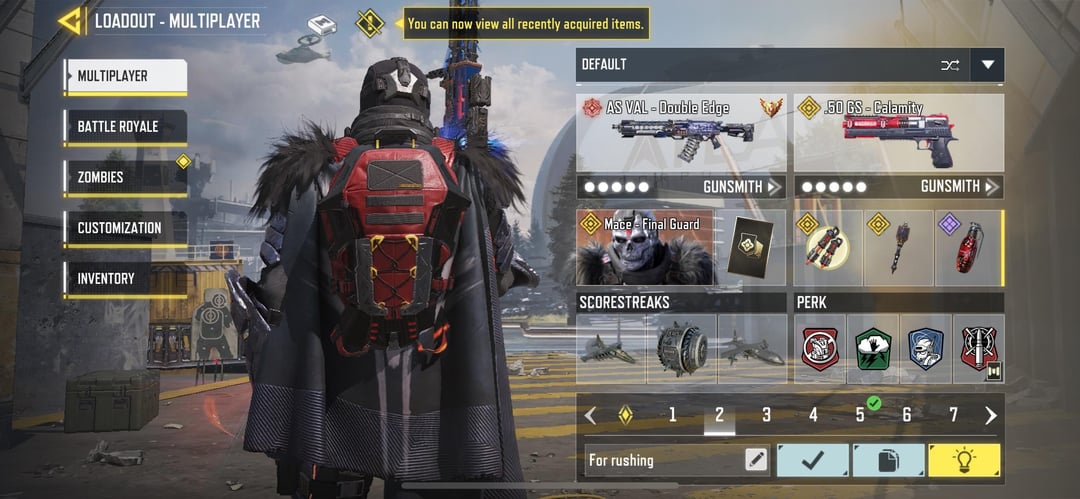Click the yellow lightbulb recommendation button
The image size is (1080, 499).
tap(964, 460)
